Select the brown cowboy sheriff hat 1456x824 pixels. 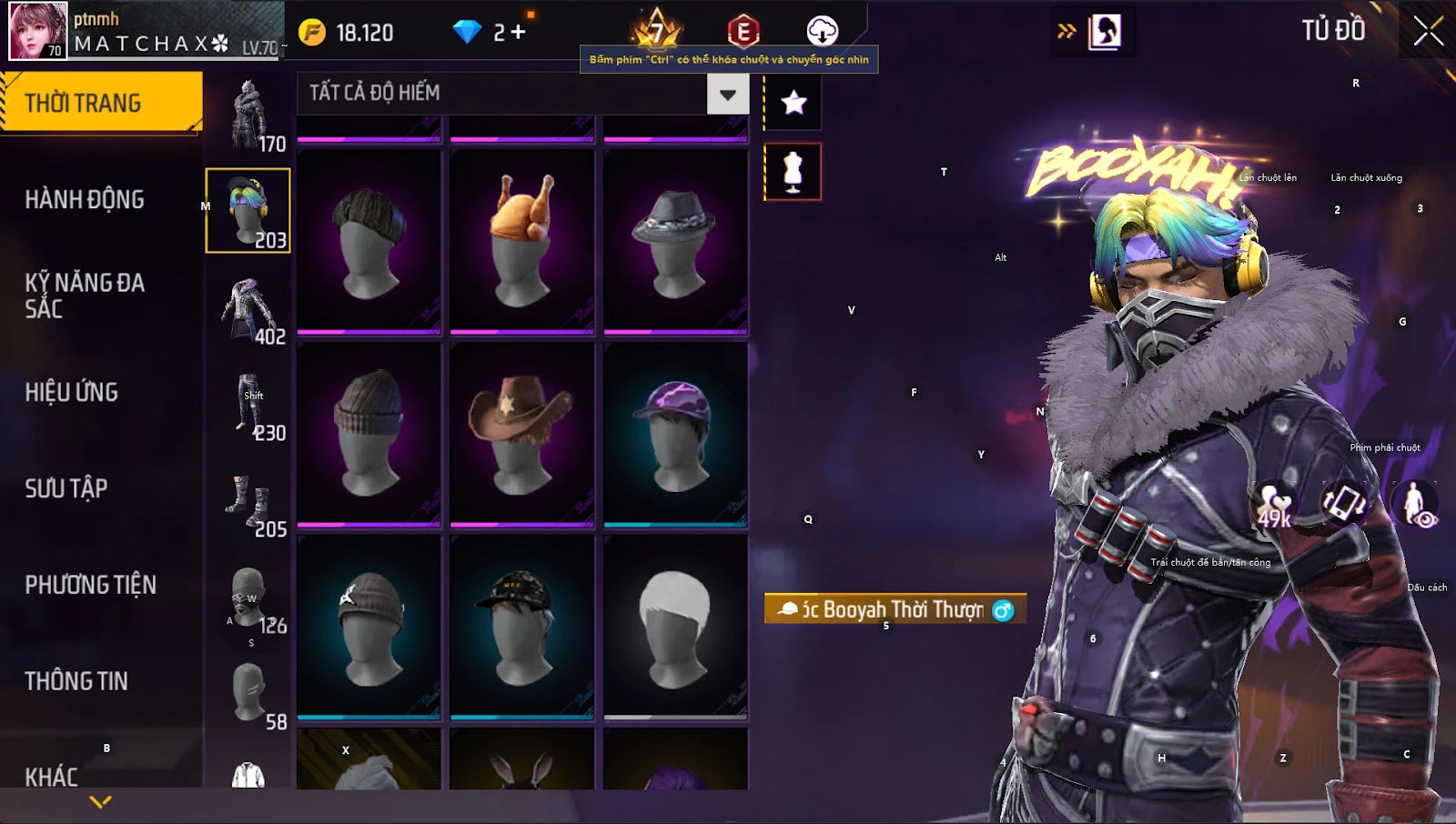521,434
